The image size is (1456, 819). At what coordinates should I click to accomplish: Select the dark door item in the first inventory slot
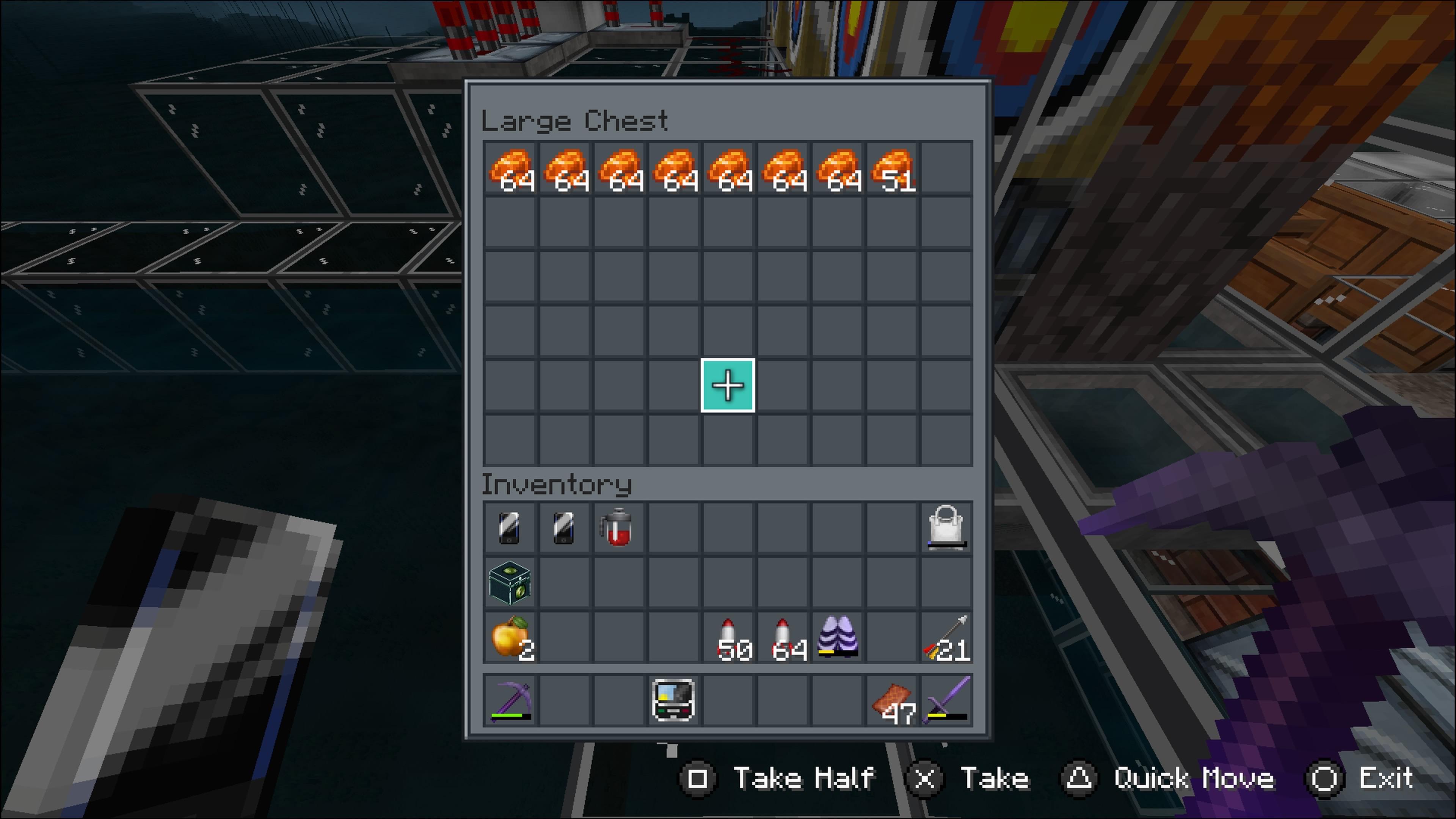pos(510,527)
